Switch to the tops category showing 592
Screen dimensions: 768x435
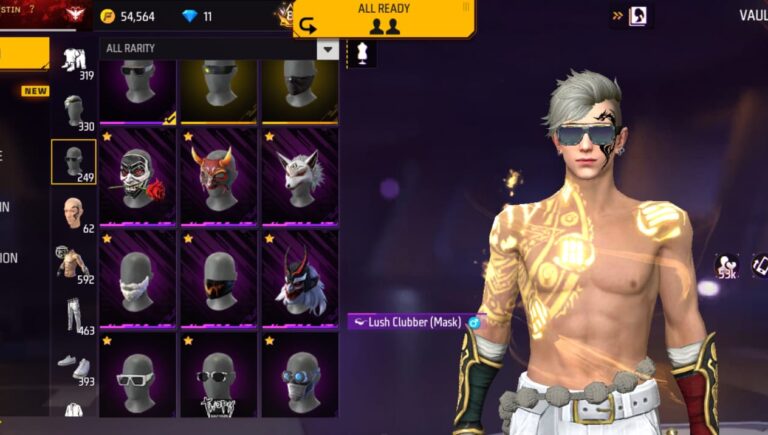pos(74,263)
